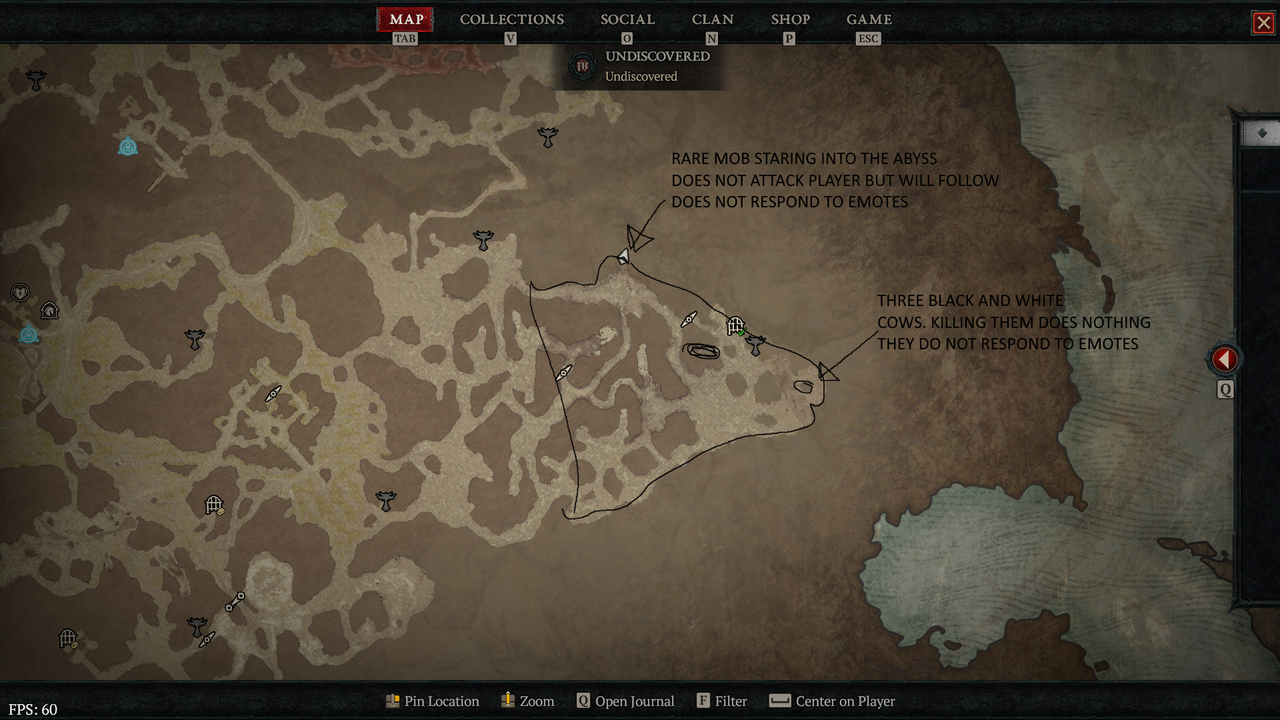1280x720 pixels.
Task: Click the Altar of Lilith statue icon near top center
Action: (x=547, y=137)
